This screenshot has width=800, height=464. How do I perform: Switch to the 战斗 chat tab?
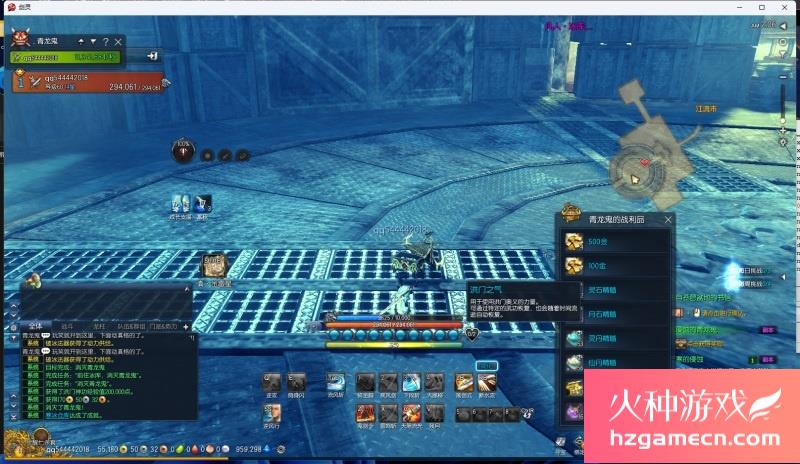(67, 326)
